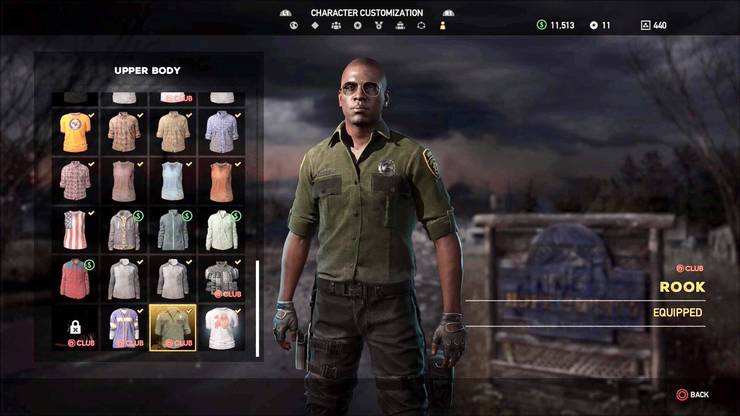Open the character customization tab icon
This screenshot has height=416, width=740.
tap(444, 25)
